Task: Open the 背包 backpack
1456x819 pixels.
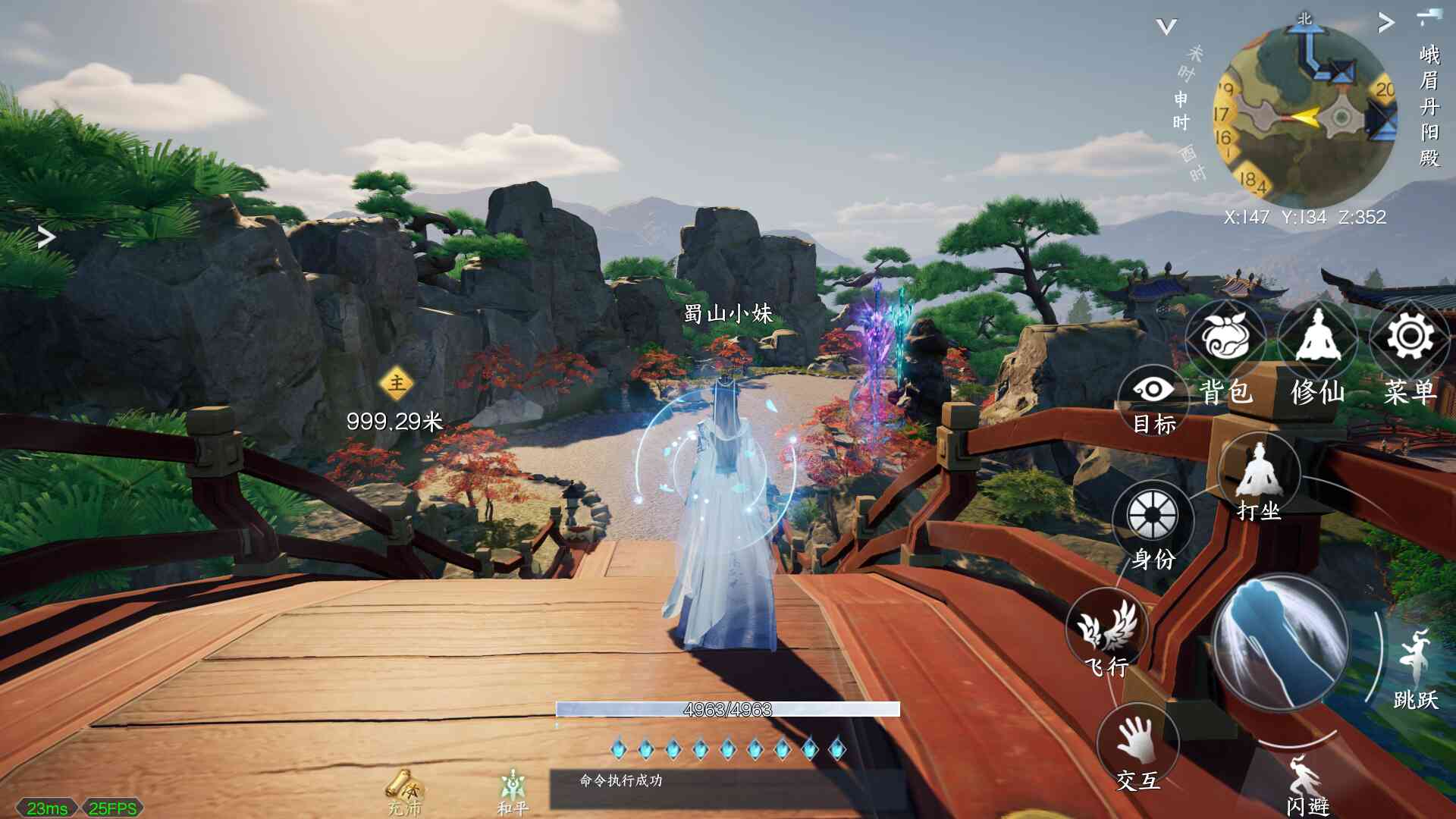Action: point(1224,339)
